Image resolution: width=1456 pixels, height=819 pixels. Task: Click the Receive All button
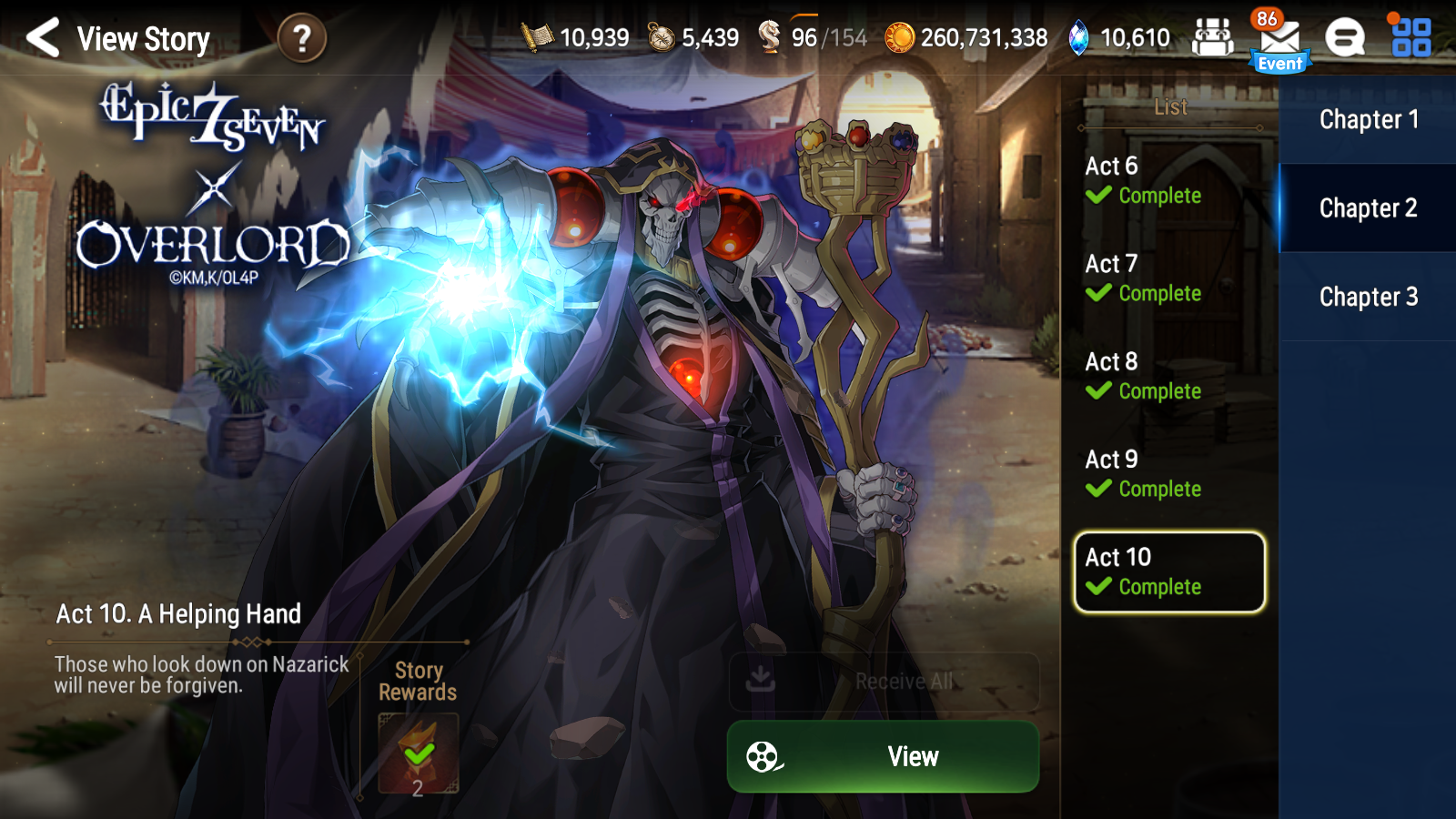pyautogui.click(x=883, y=682)
